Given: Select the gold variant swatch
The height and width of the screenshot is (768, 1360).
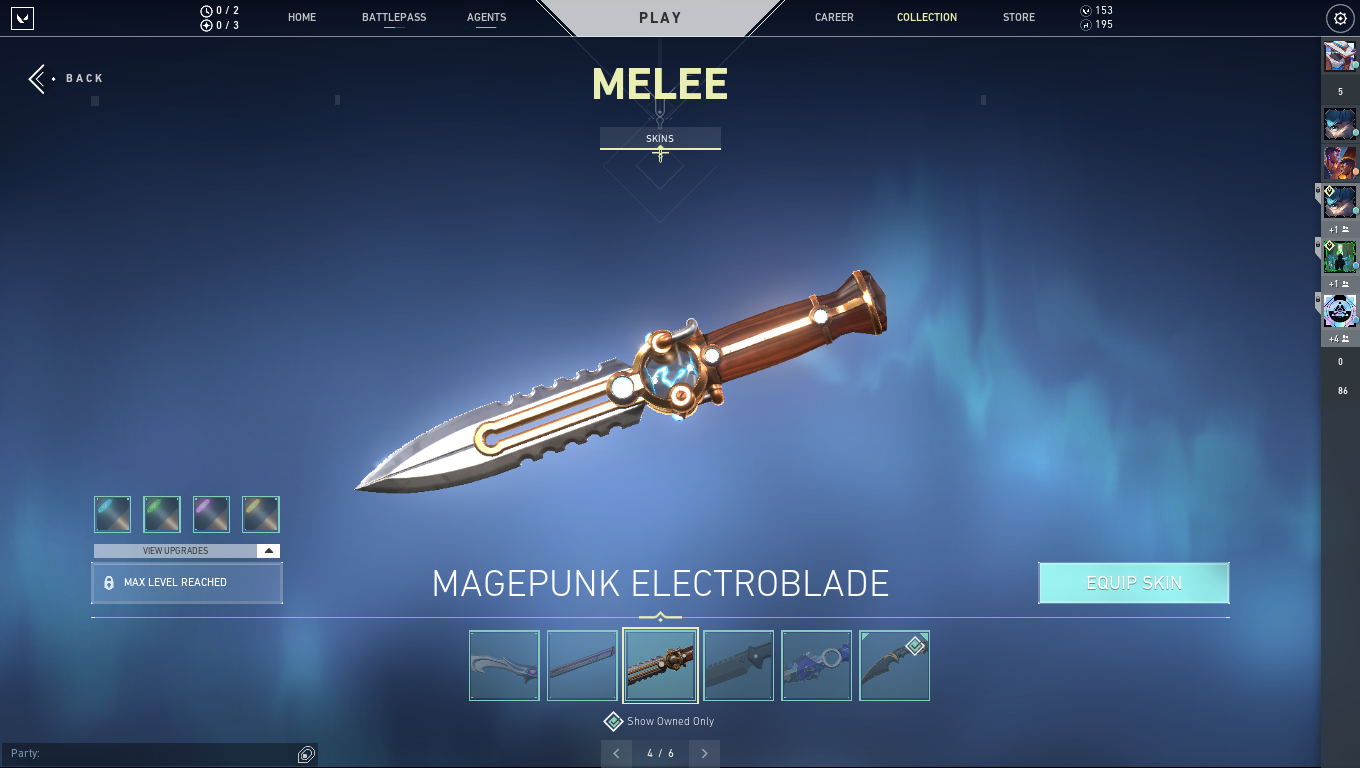Looking at the screenshot, I should [262, 513].
